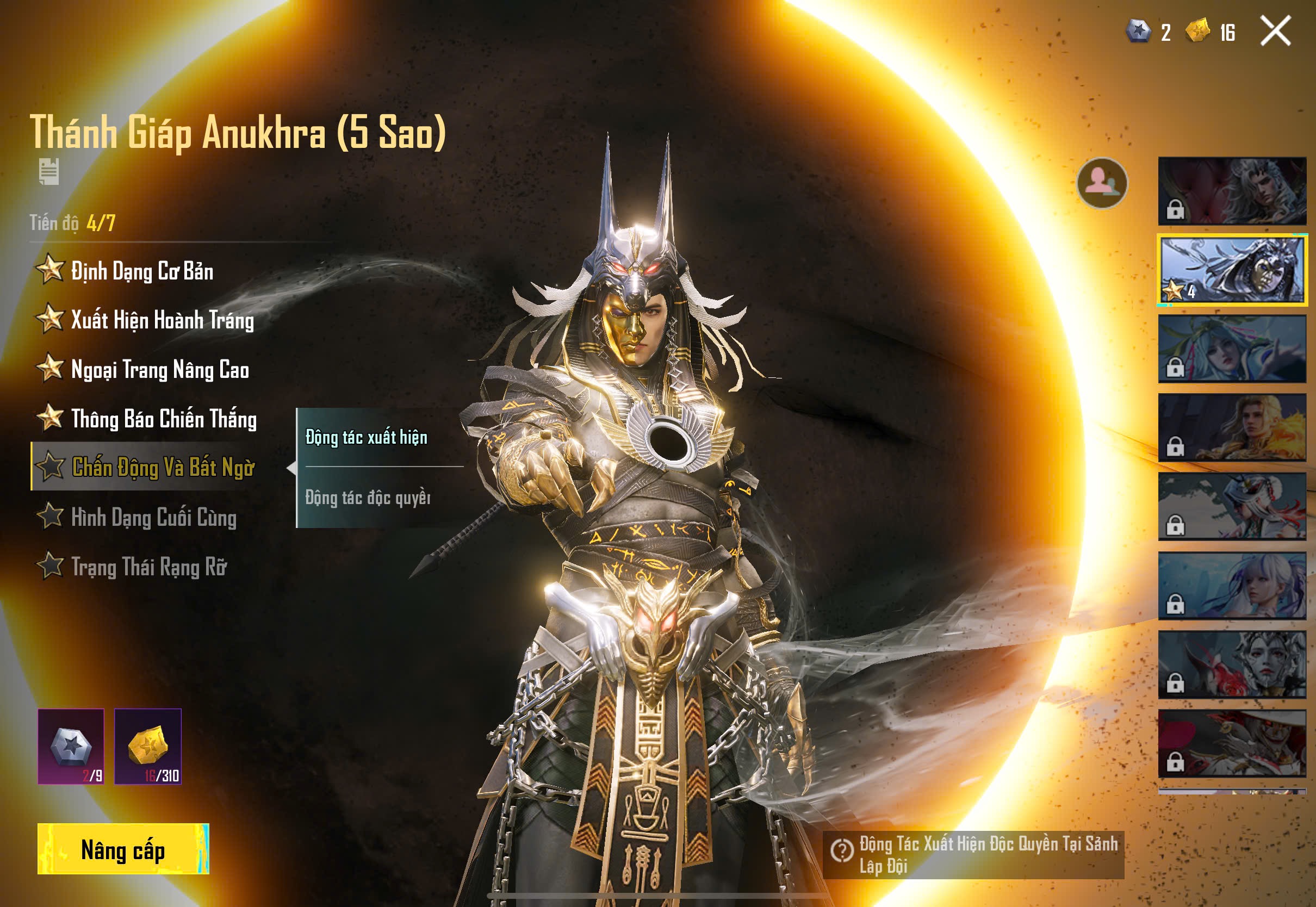Screen dimensions: 1316x907
Task: Open the notes icon under the title
Action: 49,172
